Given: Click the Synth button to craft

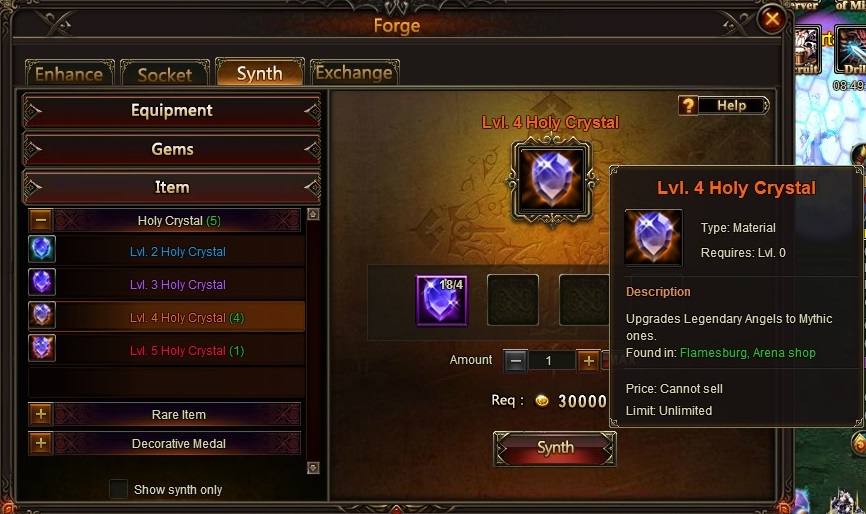Looking at the screenshot, I should click(x=555, y=448).
